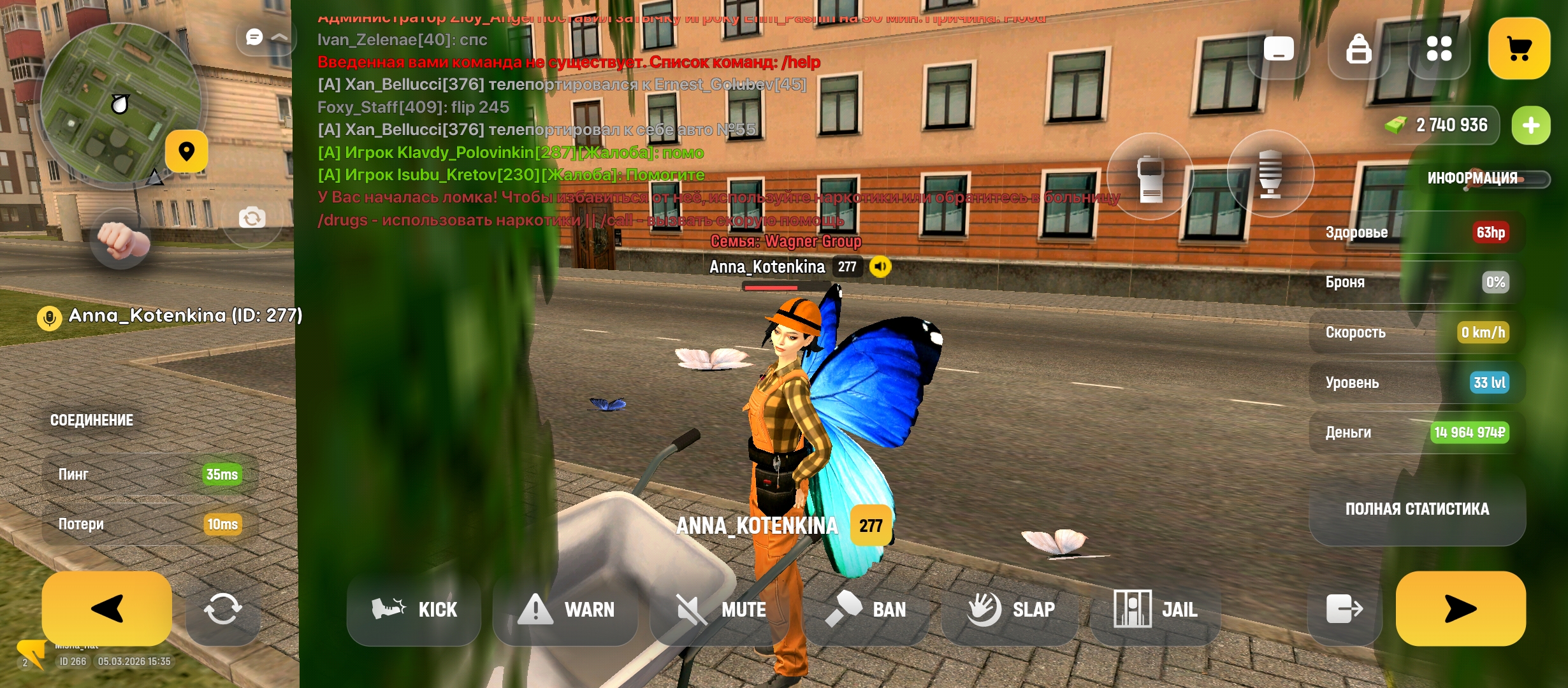The height and width of the screenshot is (688, 1568).
Task: Go to the next player with right arrow
Action: (1460, 608)
